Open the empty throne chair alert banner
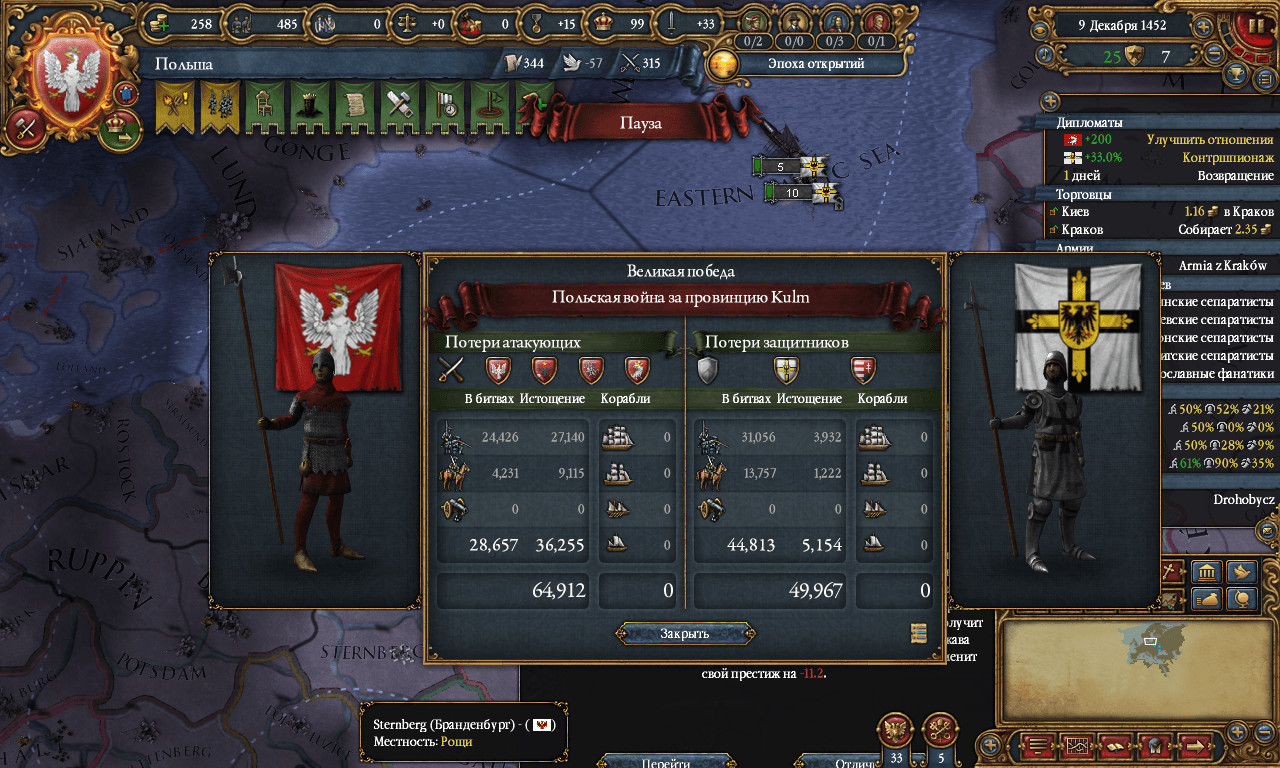The height and width of the screenshot is (768, 1280). pyautogui.click(x=266, y=105)
